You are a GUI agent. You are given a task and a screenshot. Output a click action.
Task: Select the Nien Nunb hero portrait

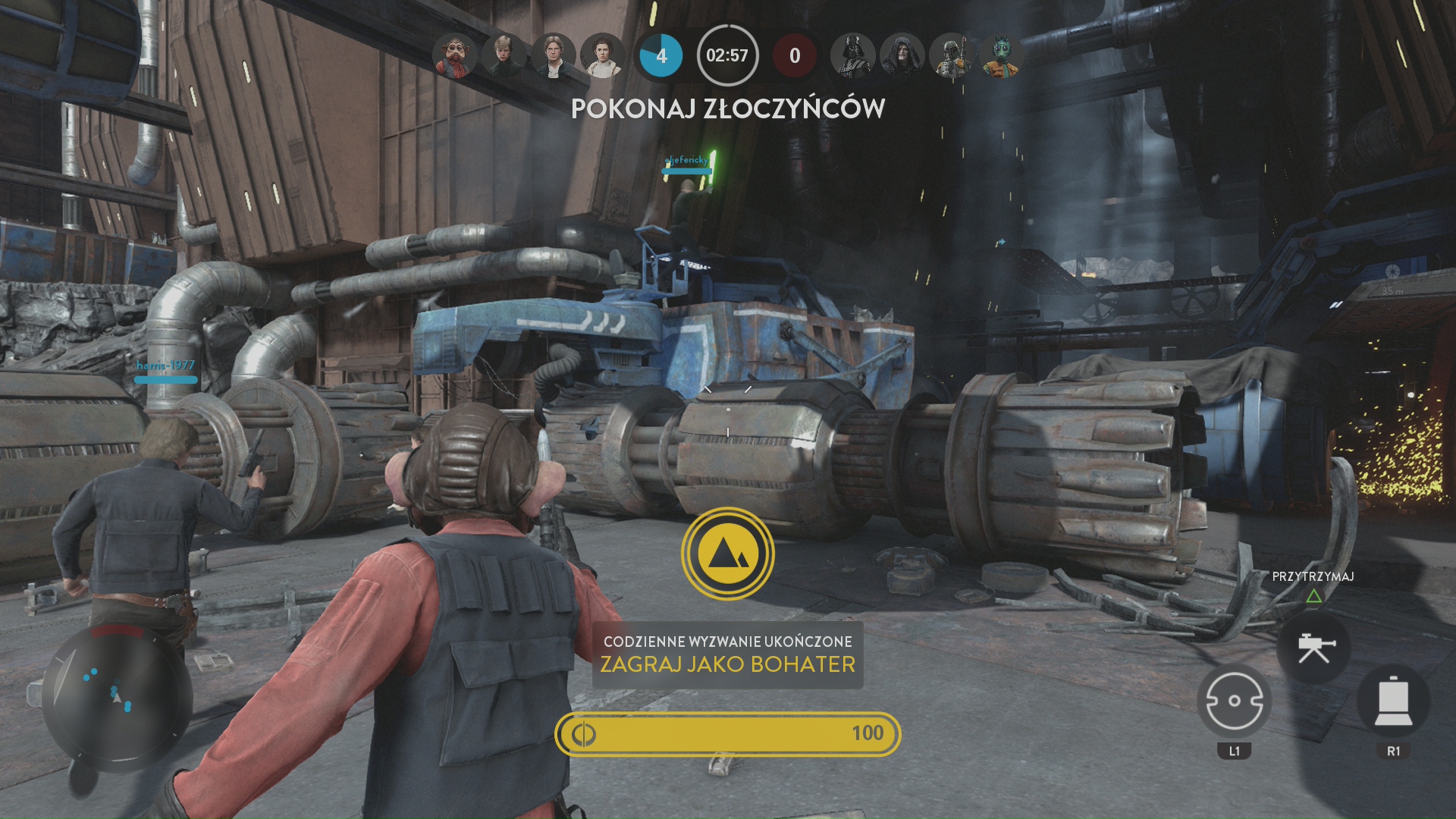pos(455,55)
